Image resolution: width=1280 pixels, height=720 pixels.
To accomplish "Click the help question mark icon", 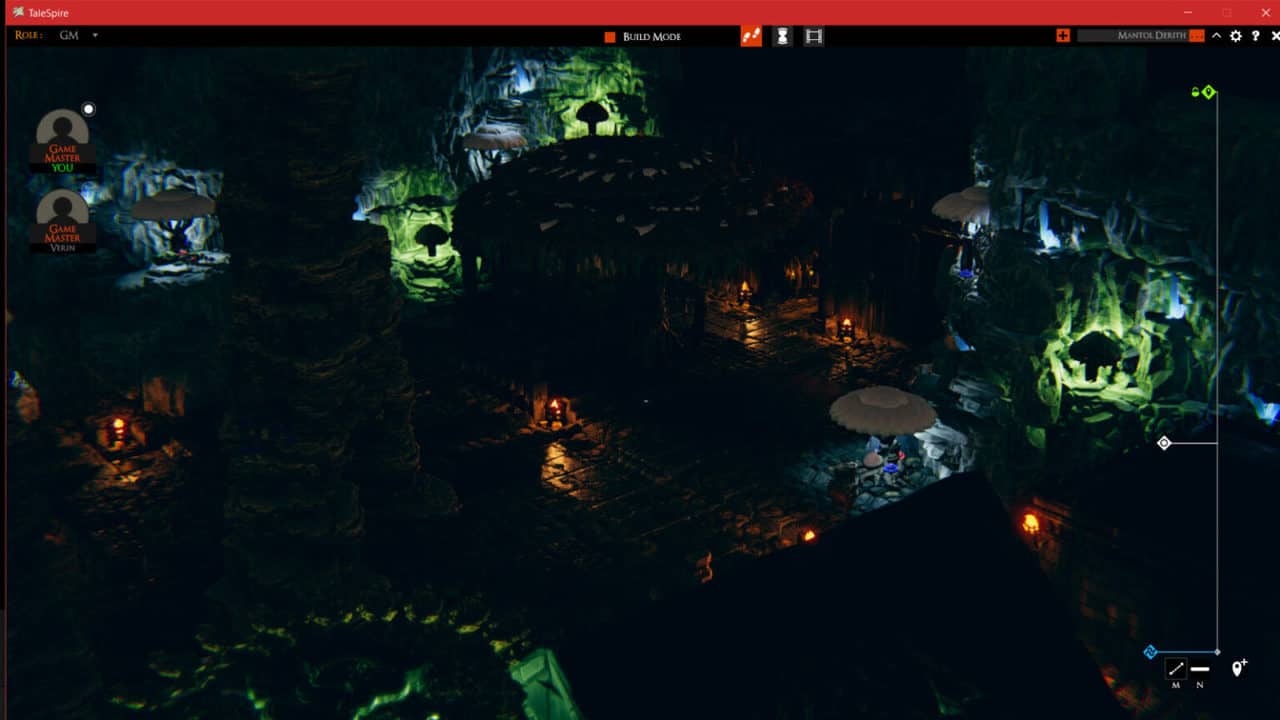I will tap(1256, 36).
